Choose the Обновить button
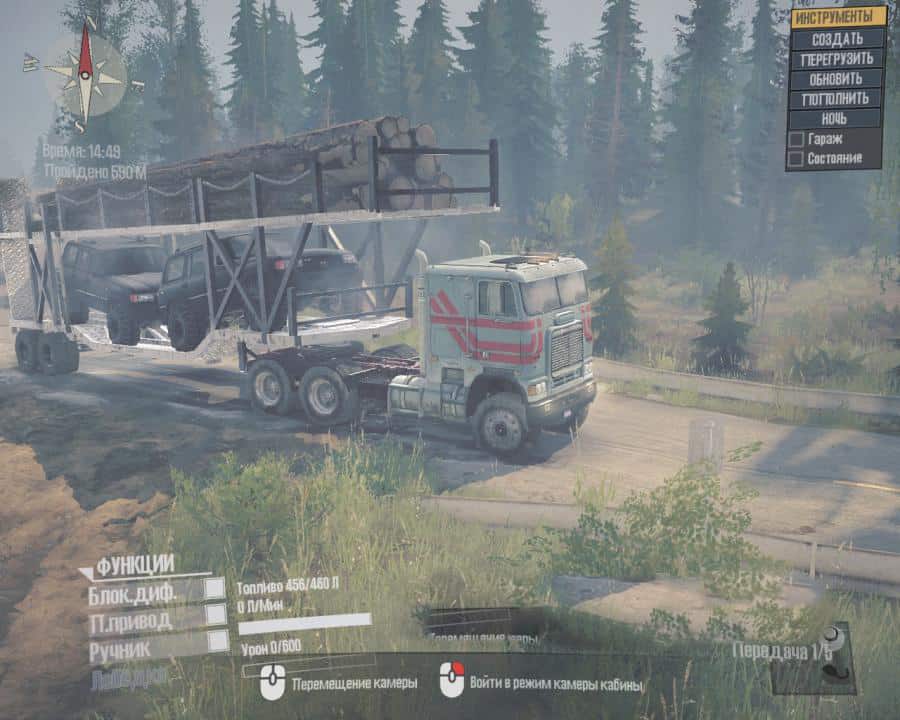 click(x=837, y=78)
